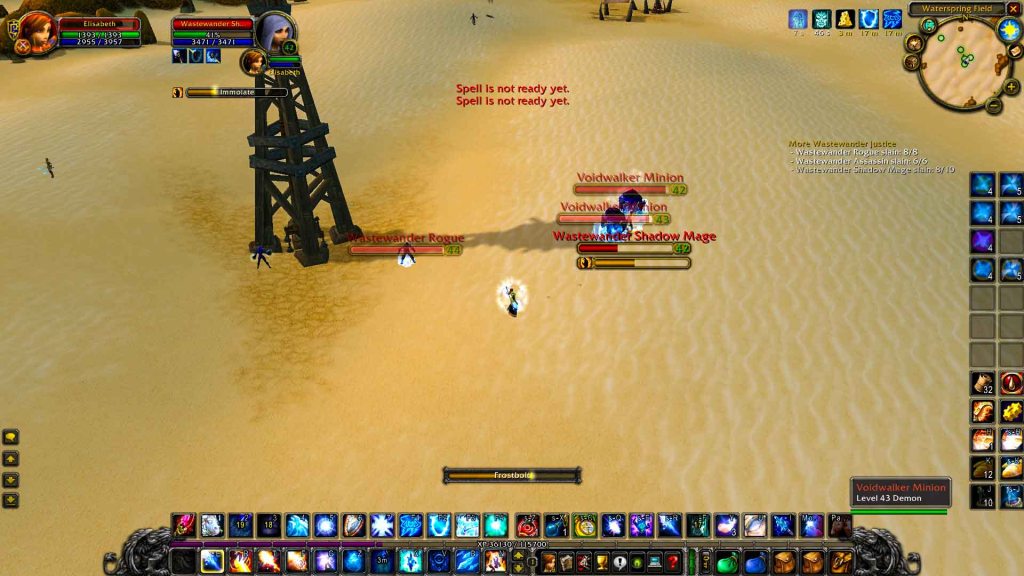1024x576 pixels.
Task: Open the blue pouch bag slot
Action: pos(755,561)
